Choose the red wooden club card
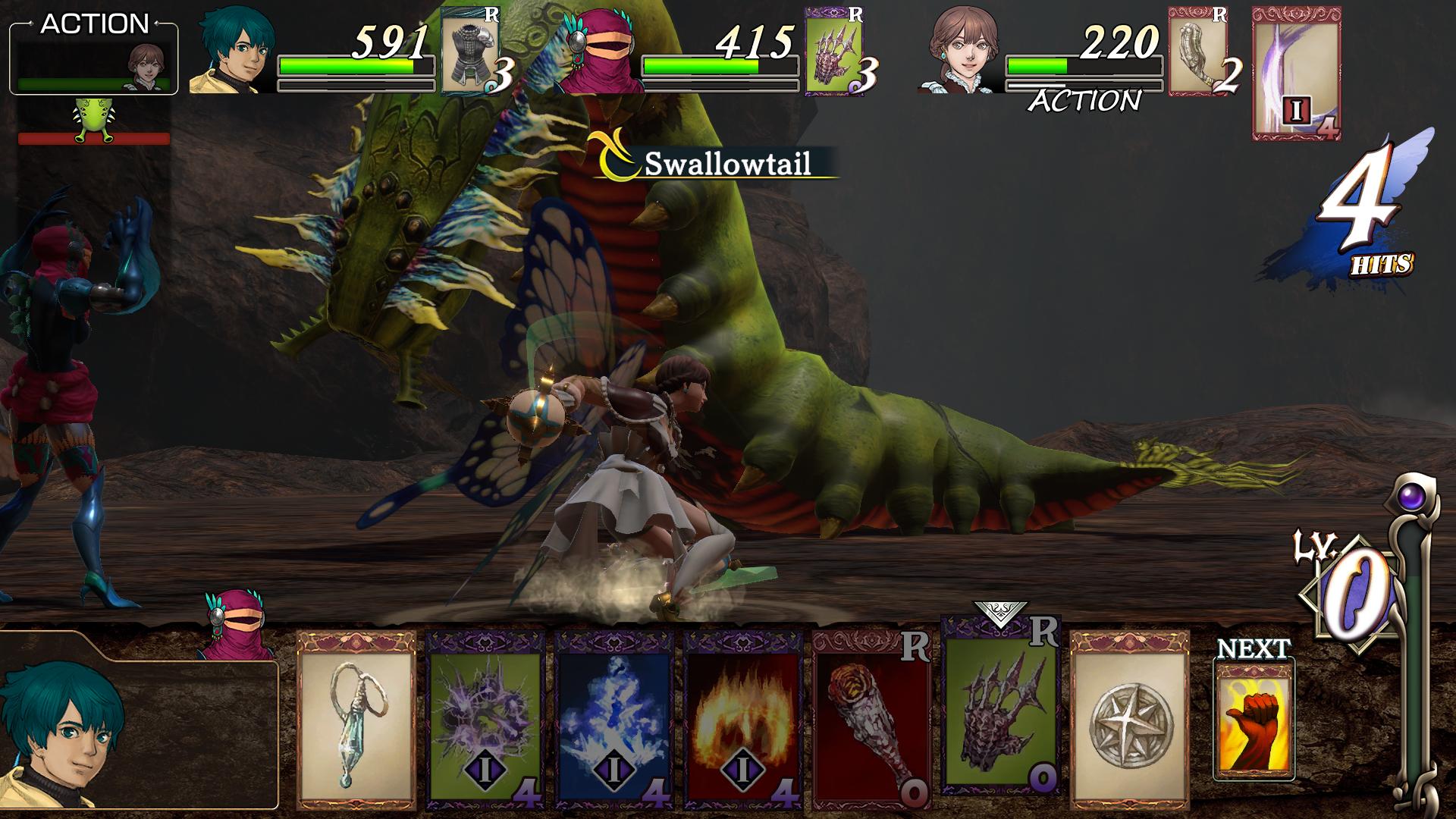 [871, 719]
